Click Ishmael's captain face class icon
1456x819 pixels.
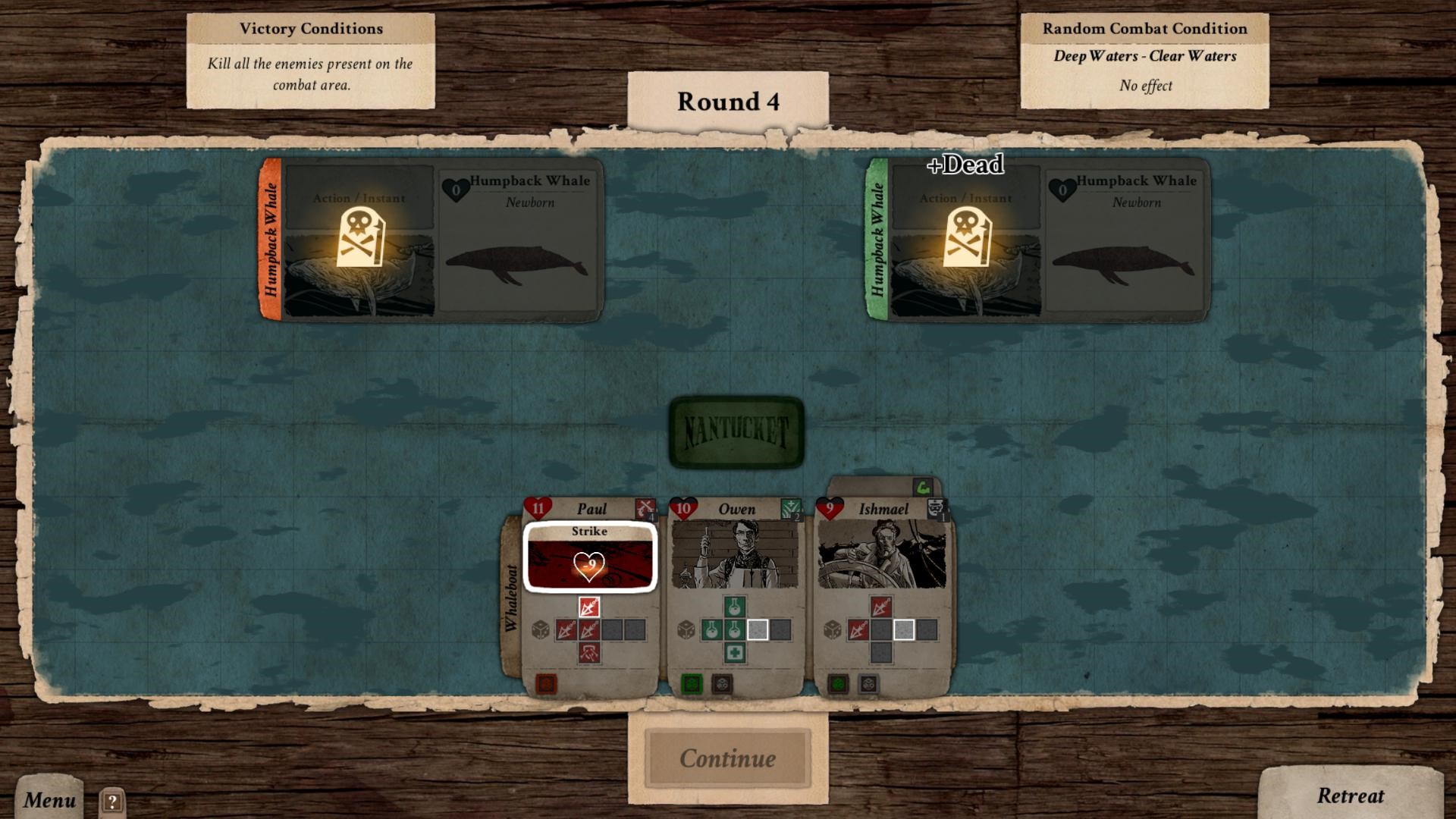pos(937,508)
